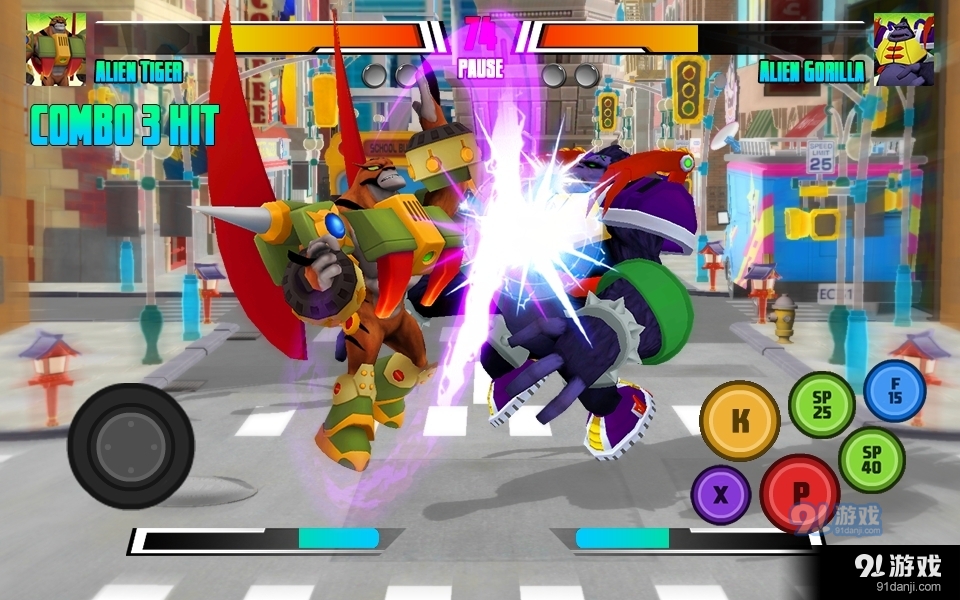The height and width of the screenshot is (600, 960).
Task: Pause the fight
Action: (480, 70)
